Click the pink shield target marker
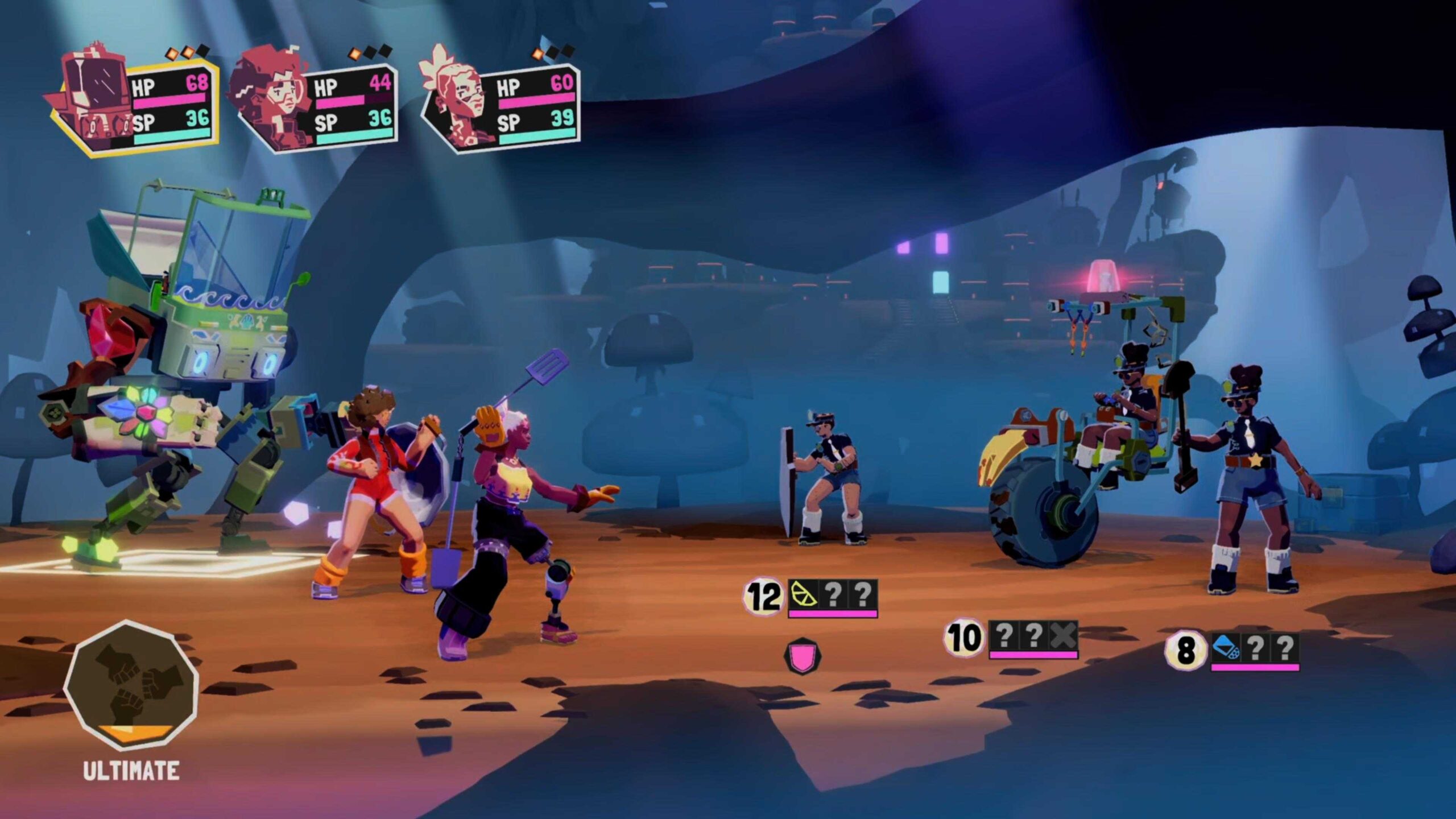The image size is (1456, 819). [x=802, y=657]
